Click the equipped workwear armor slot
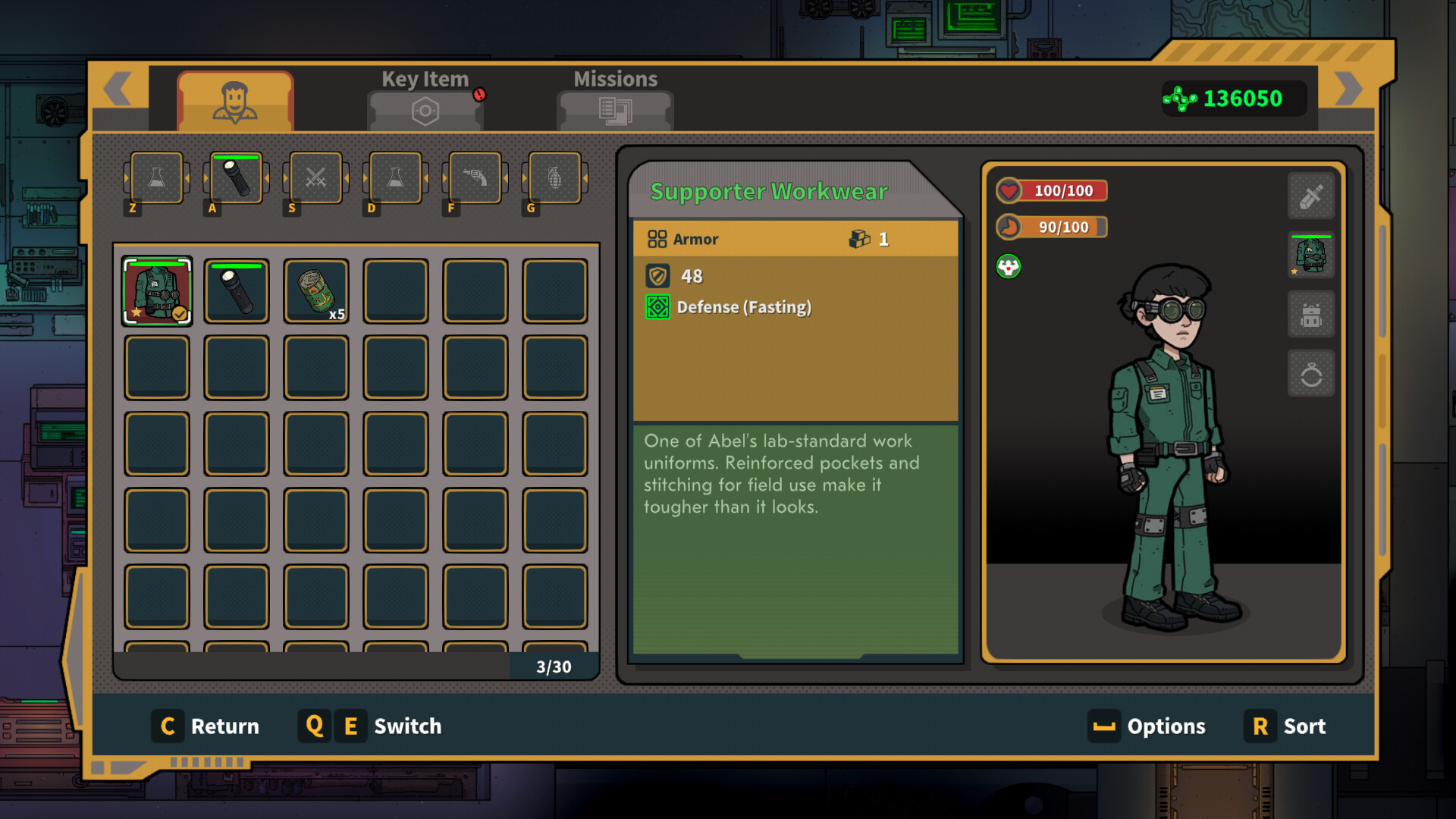The height and width of the screenshot is (819, 1456). 1310,256
